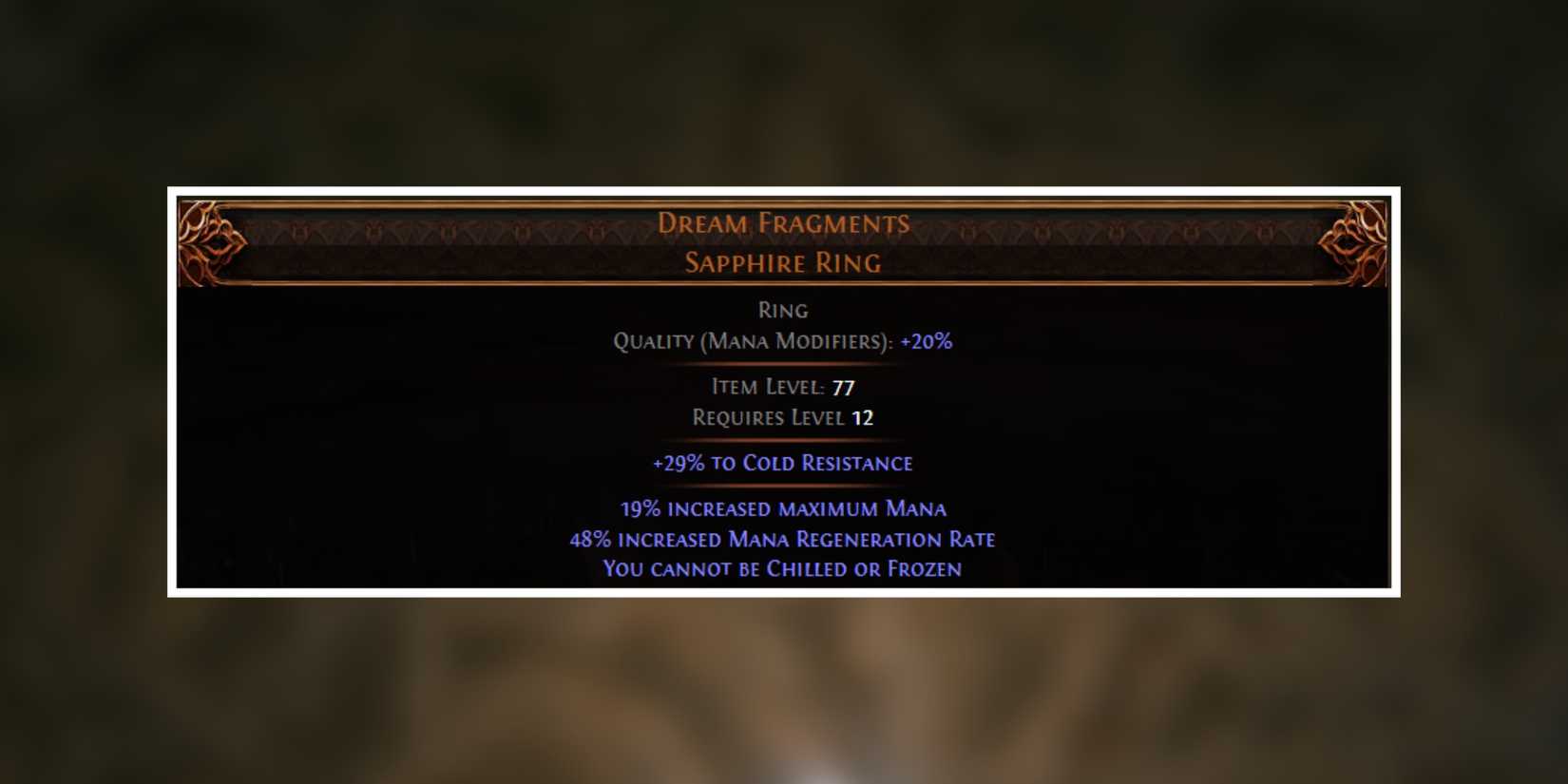This screenshot has width=1568, height=784.
Task: Click the +29% to Cold Resistance modifier
Action: [781, 463]
